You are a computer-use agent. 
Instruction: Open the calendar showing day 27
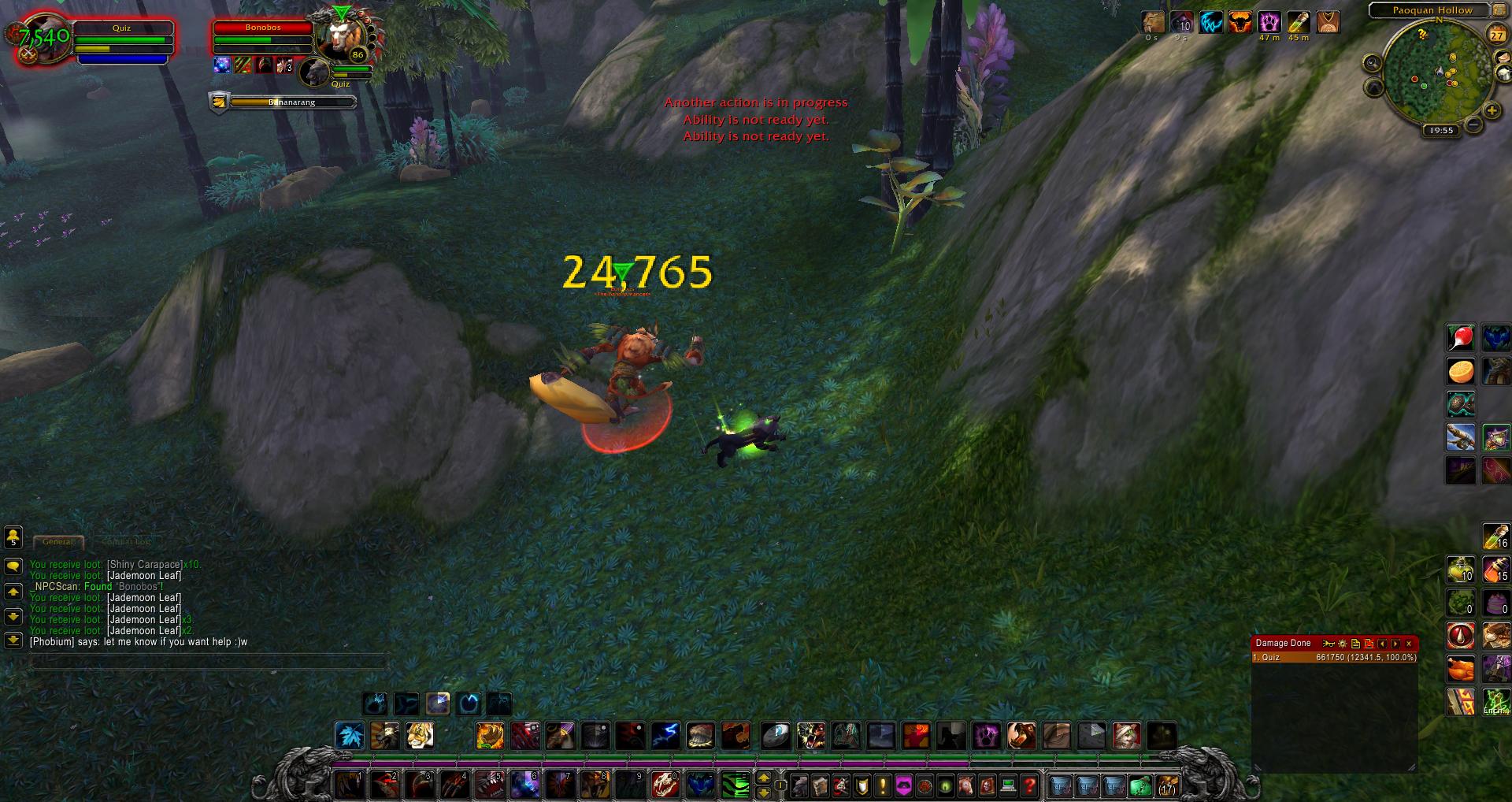[x=1496, y=35]
